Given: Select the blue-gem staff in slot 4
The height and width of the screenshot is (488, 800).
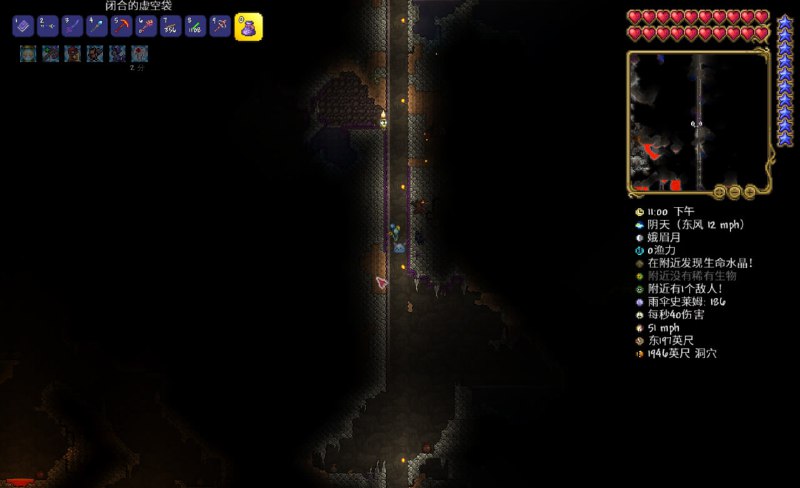Looking at the screenshot, I should (x=97, y=27).
